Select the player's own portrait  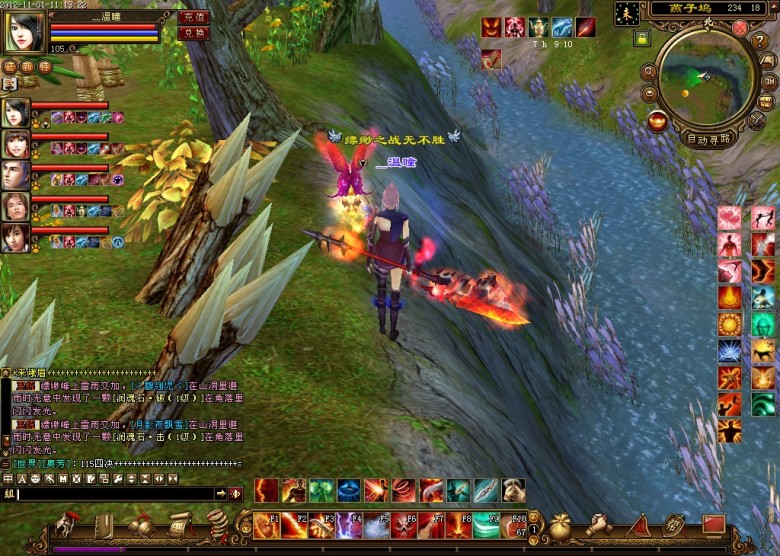(22, 32)
